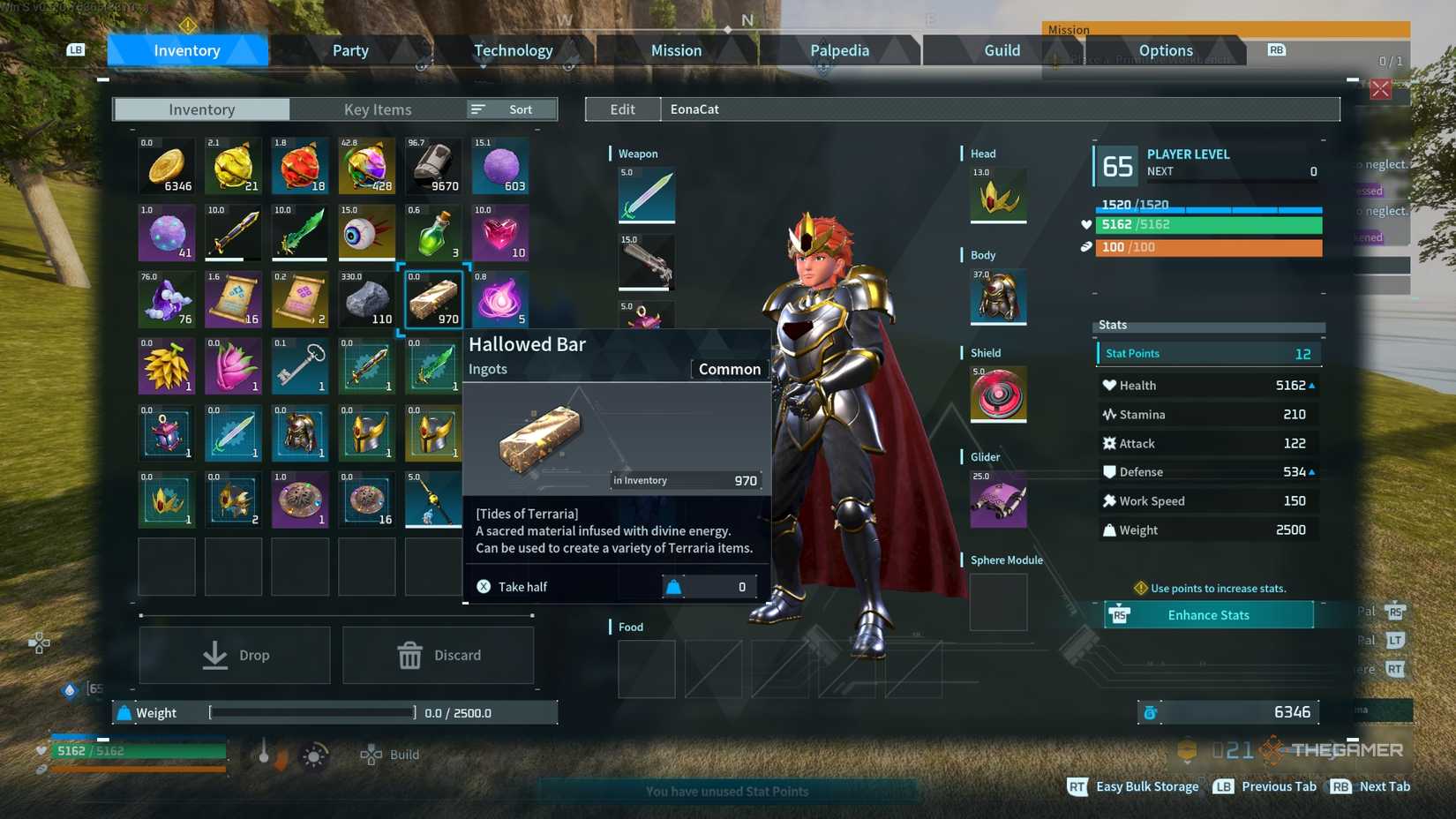Click the Weight progress bar

(311, 712)
